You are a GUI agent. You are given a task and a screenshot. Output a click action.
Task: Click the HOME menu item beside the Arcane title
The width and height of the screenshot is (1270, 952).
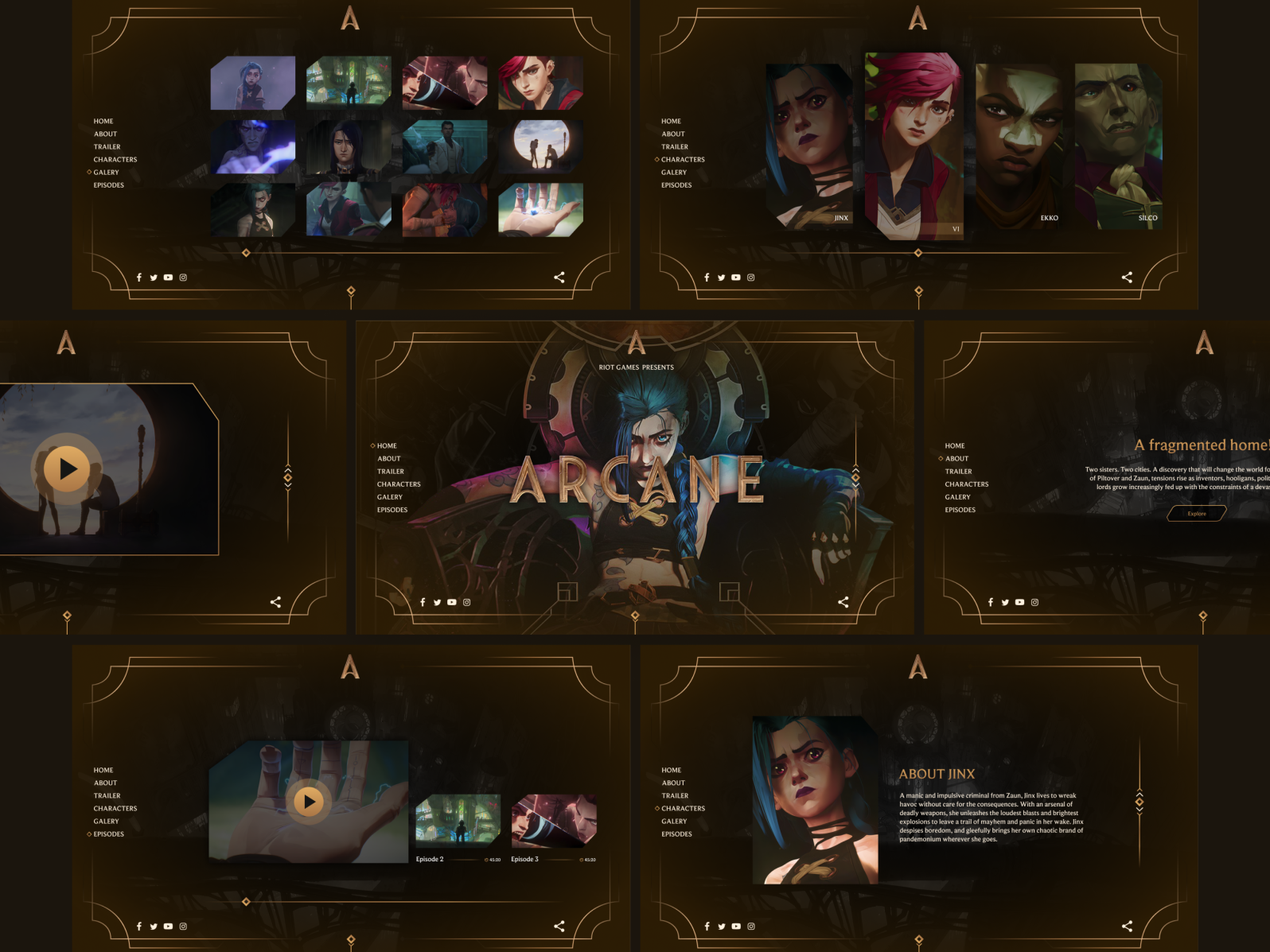[x=387, y=445]
